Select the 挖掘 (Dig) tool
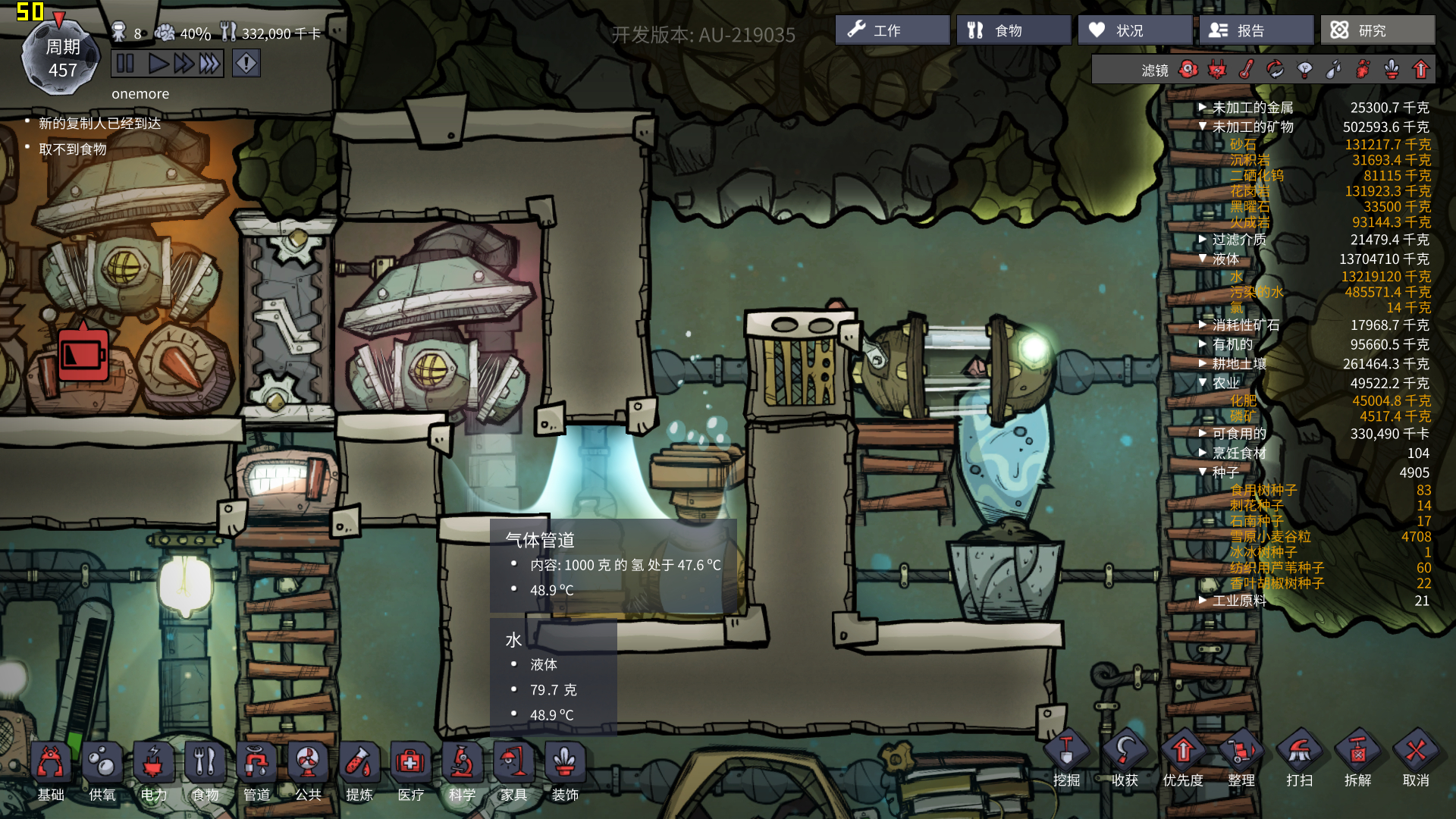 click(x=1066, y=758)
